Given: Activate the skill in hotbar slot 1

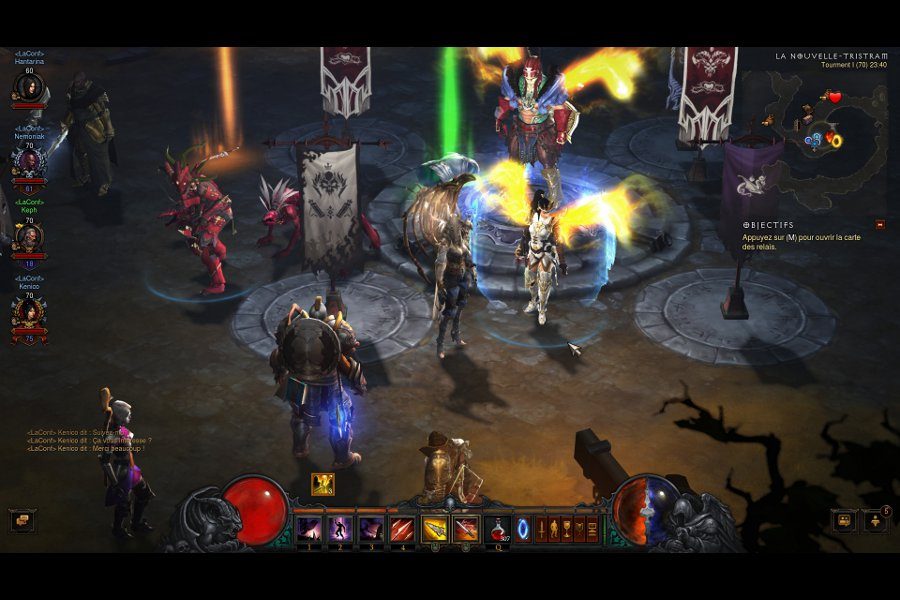Looking at the screenshot, I should [309, 529].
